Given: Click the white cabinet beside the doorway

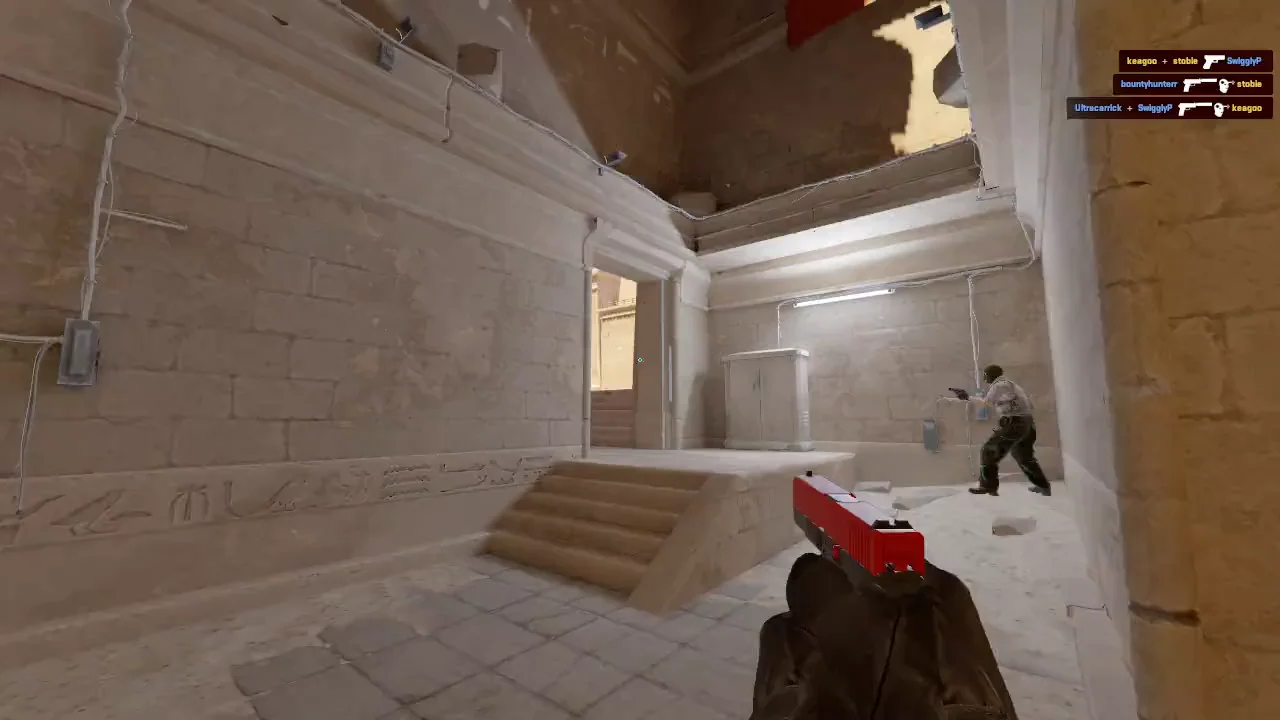Looking at the screenshot, I should click(765, 400).
